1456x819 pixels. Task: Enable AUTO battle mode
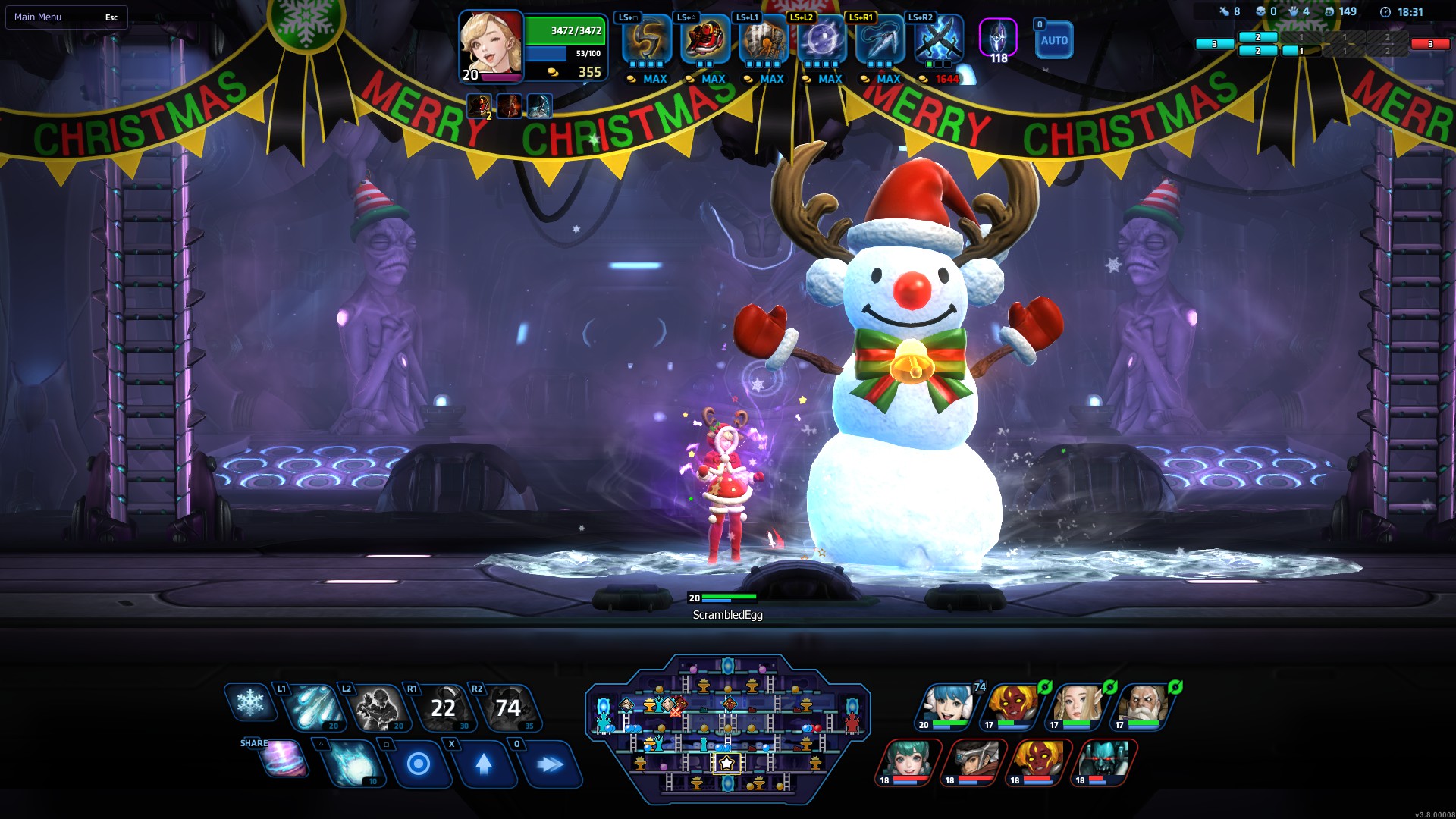[x=1054, y=39]
